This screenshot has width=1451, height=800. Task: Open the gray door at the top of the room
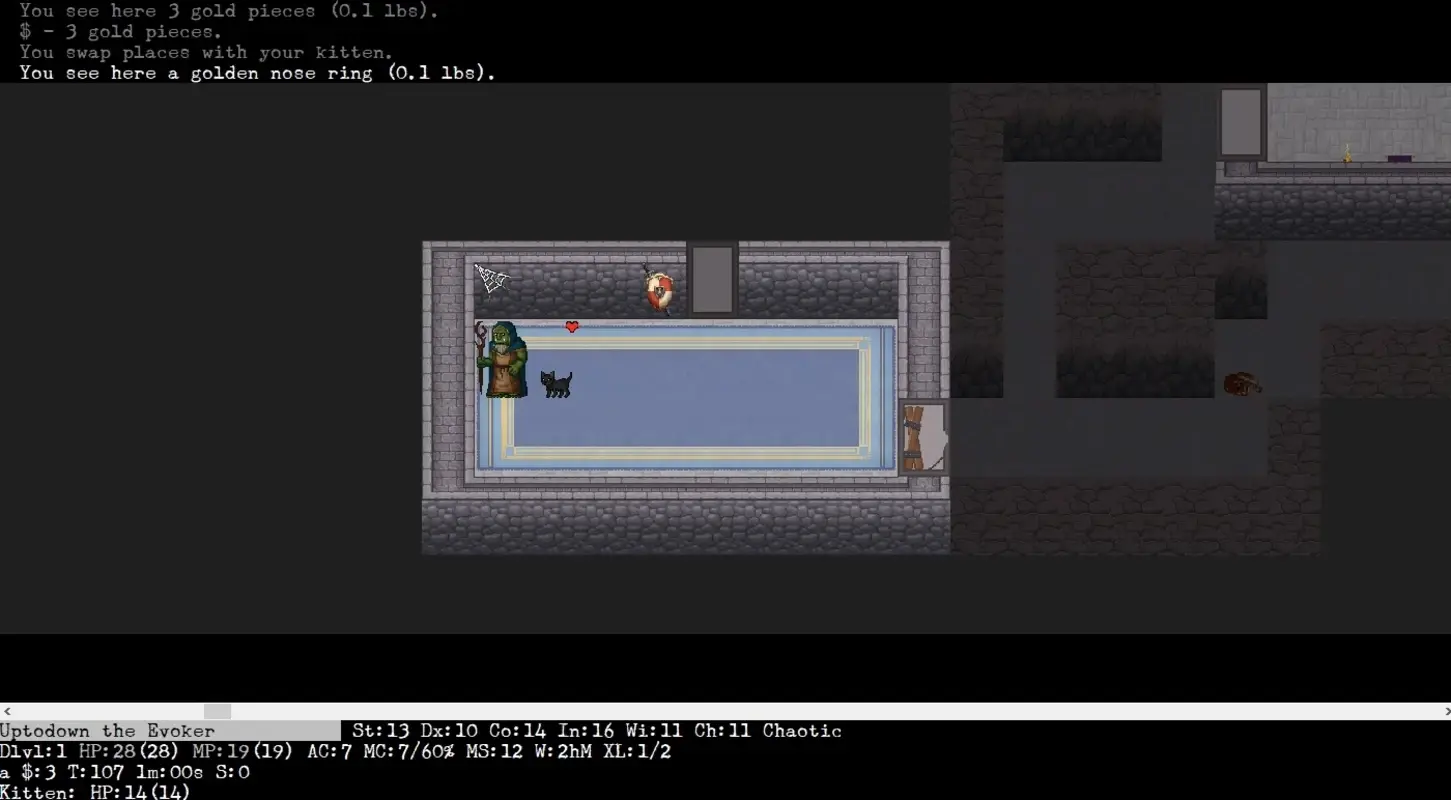coord(710,280)
